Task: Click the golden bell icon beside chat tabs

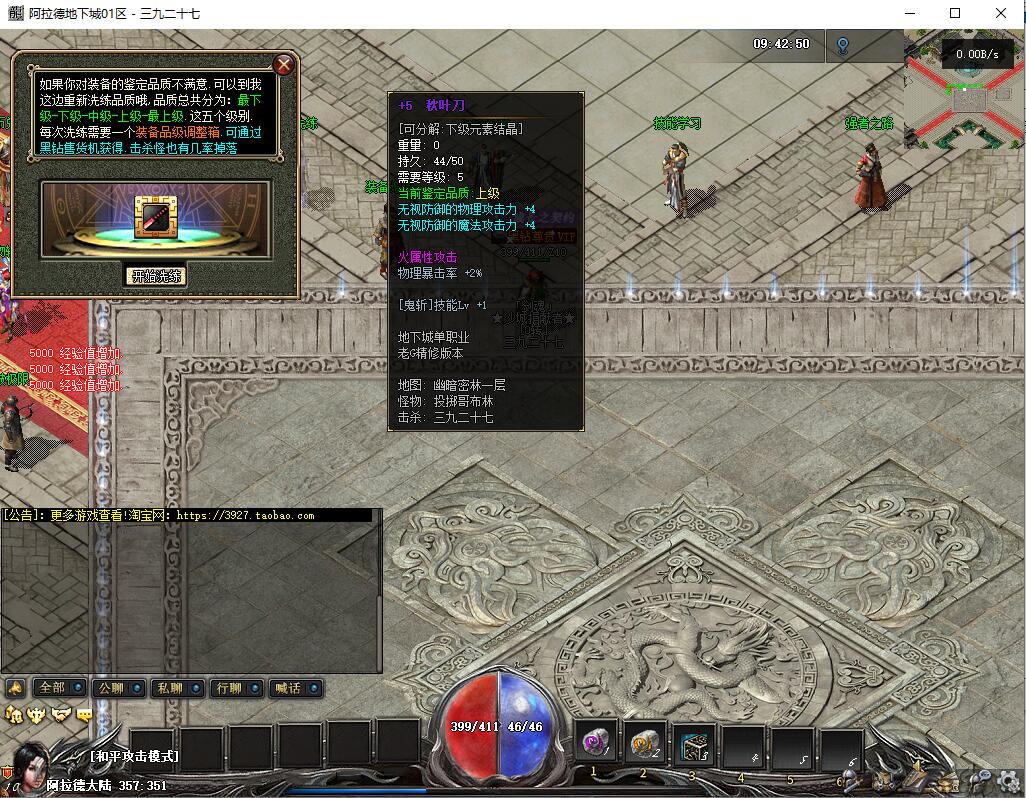Action: tap(15, 688)
